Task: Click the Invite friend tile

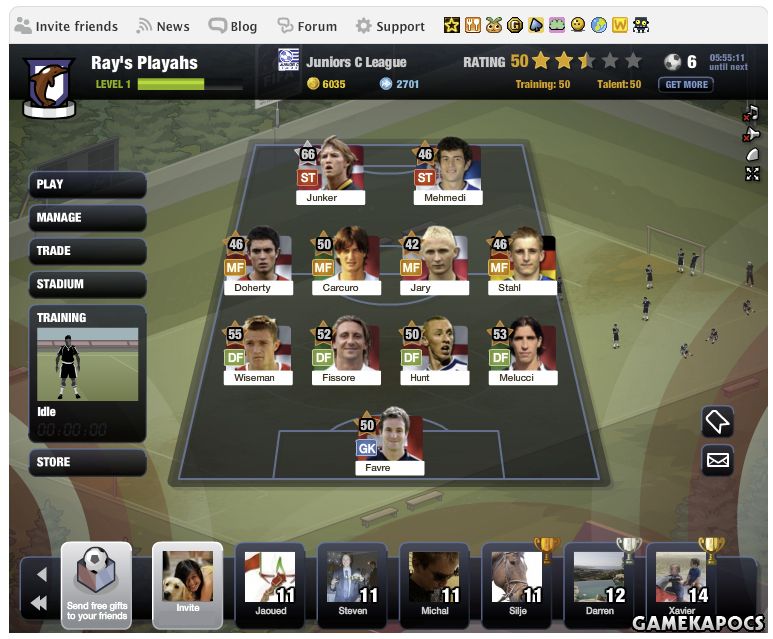Action: (x=187, y=584)
